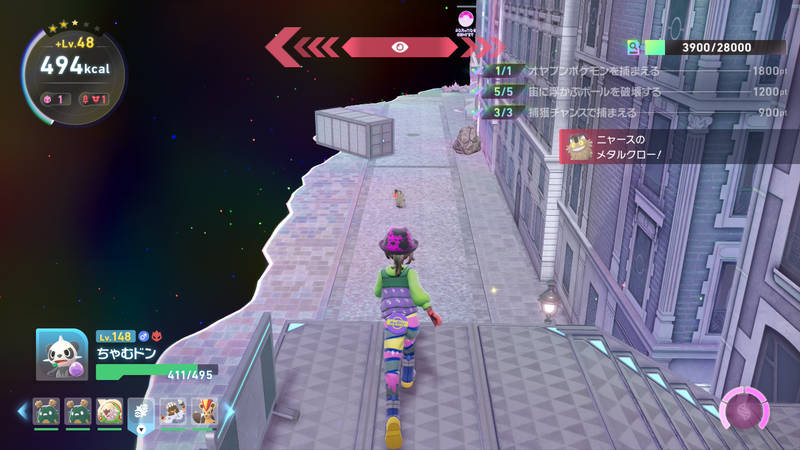This screenshot has width=800, height=450.
Task: Activate the pink circular gauge icon
Action: click(743, 410)
